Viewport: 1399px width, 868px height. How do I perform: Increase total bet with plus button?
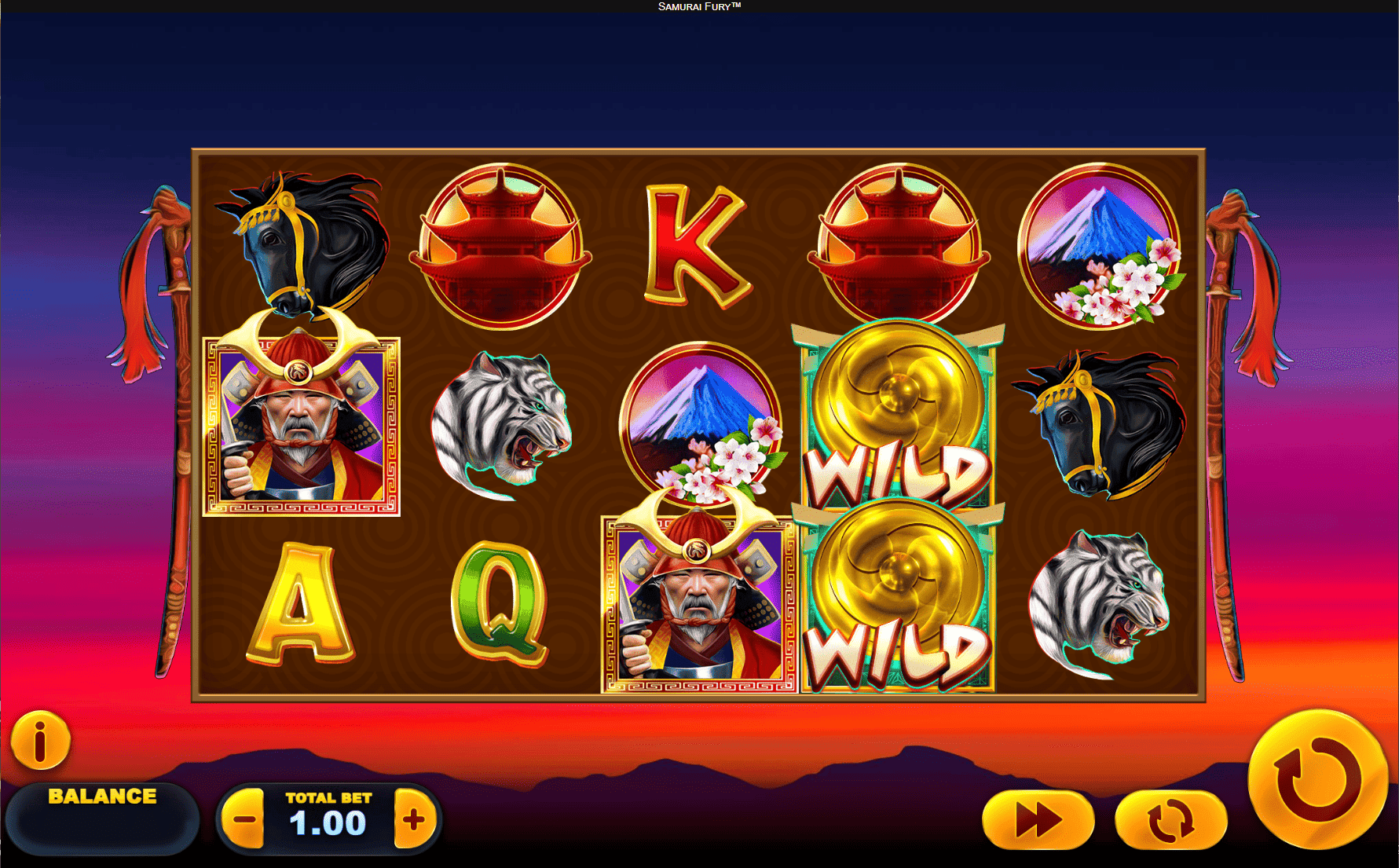tap(414, 820)
